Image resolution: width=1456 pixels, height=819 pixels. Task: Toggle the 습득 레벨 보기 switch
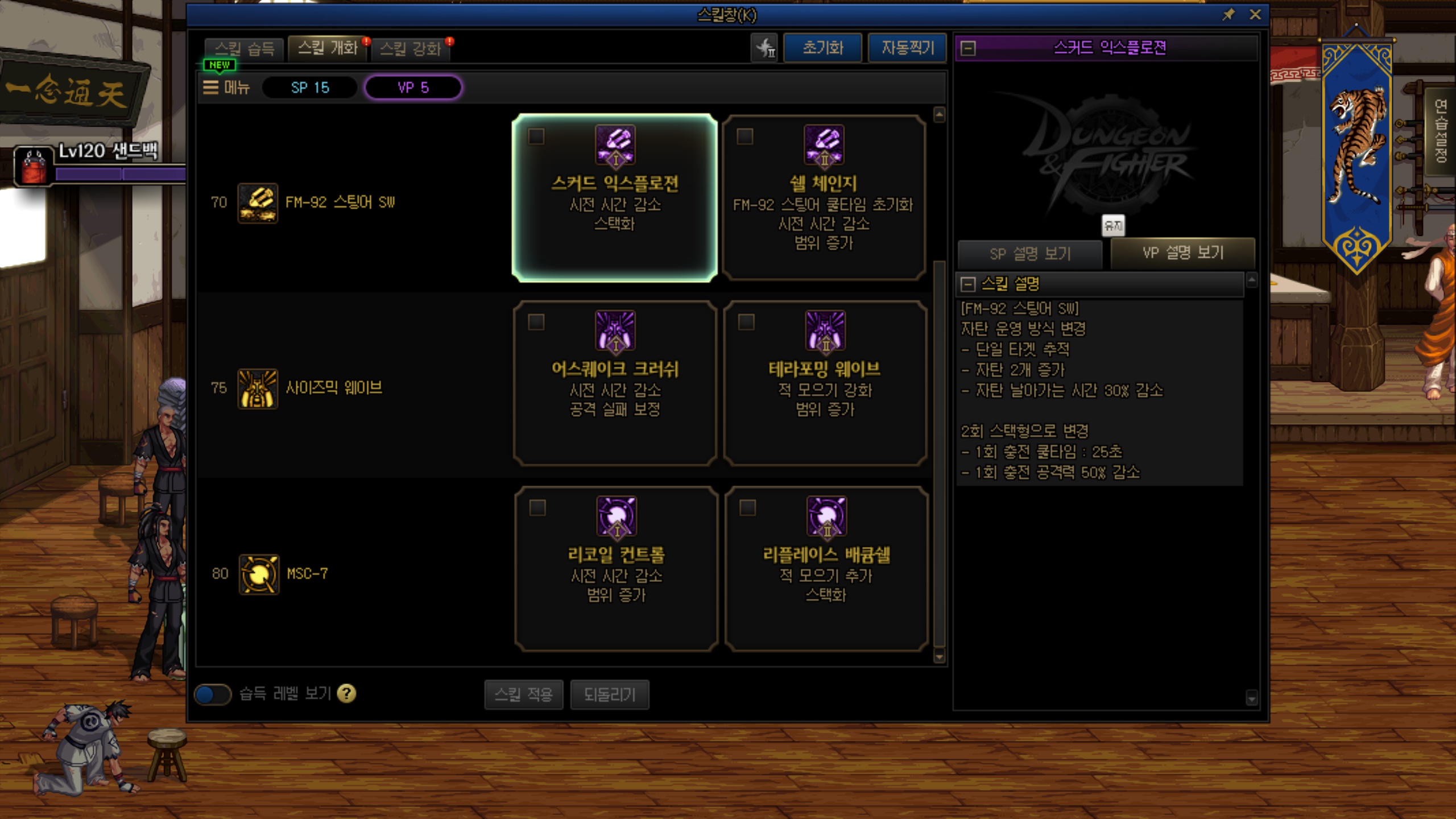pyautogui.click(x=213, y=694)
